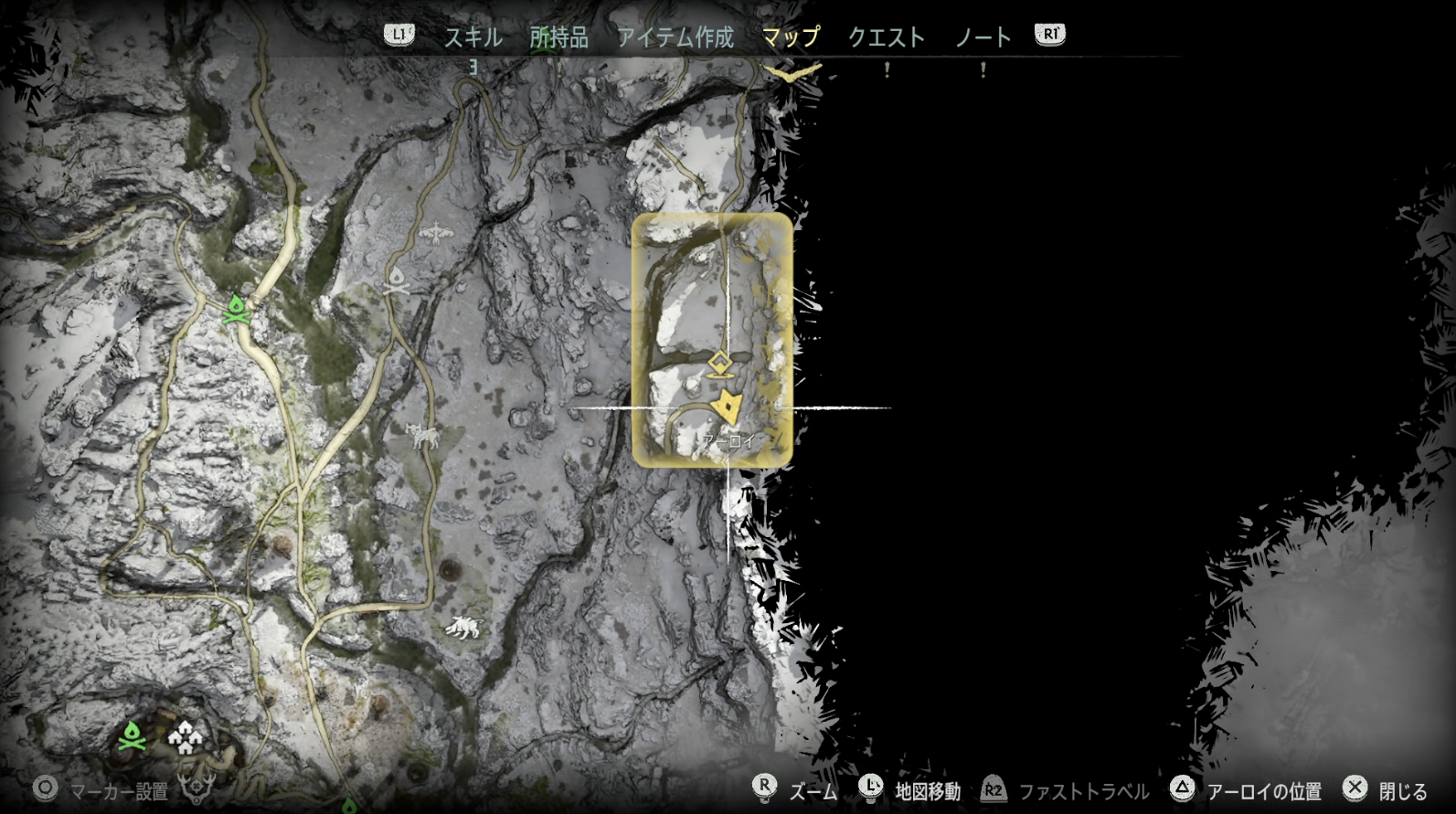This screenshot has width=1456, height=814.
Task: Switch to the スキル tab
Action: [473, 37]
